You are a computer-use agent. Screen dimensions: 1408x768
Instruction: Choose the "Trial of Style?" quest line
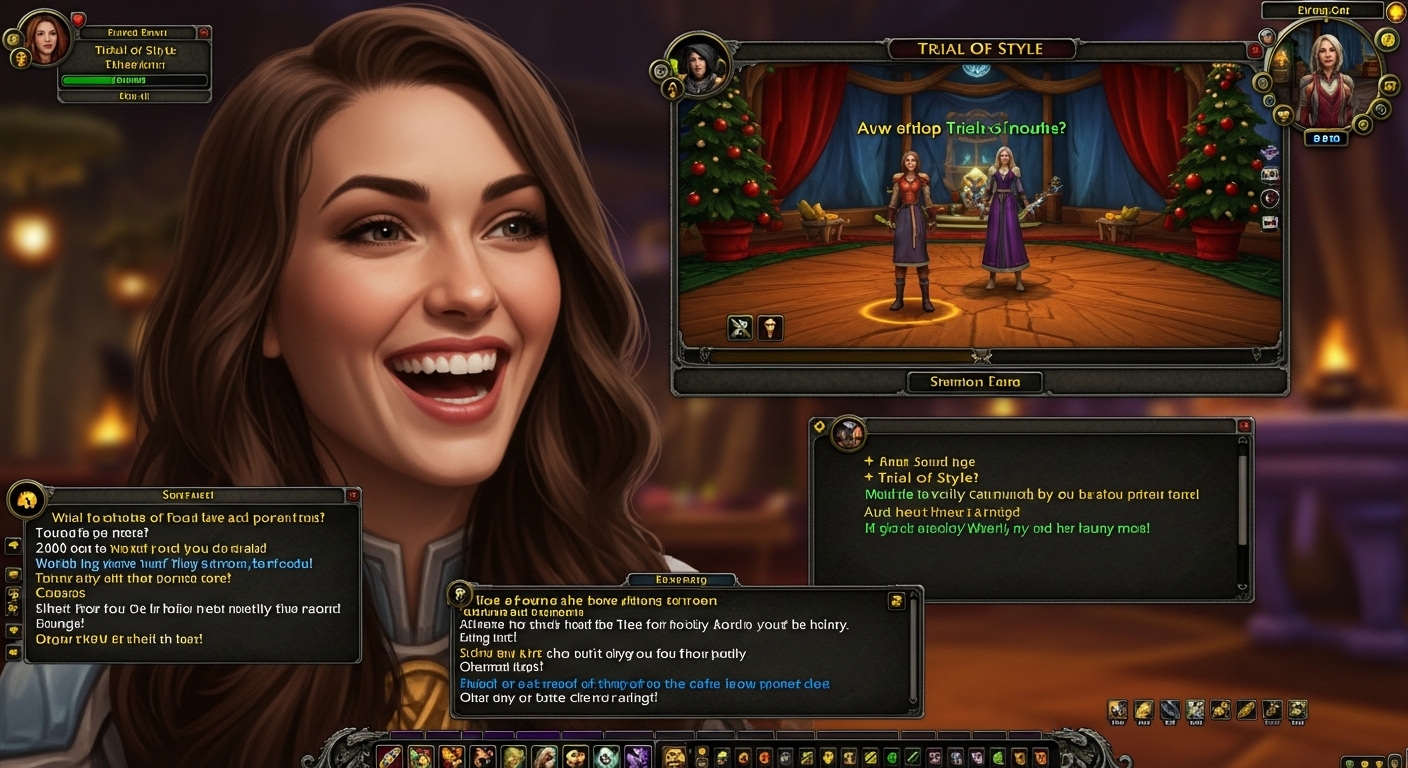pos(927,478)
